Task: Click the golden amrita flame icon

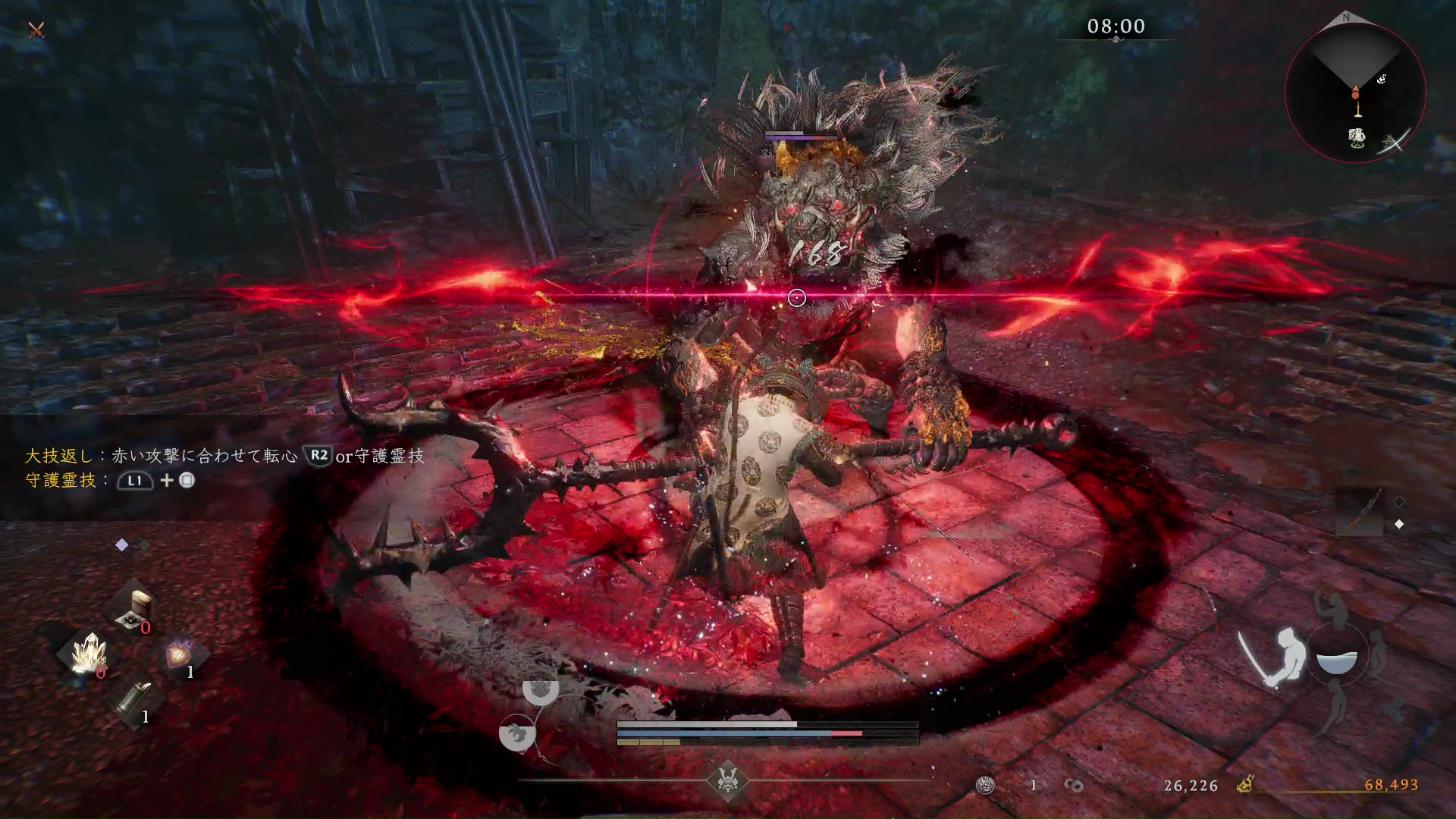Action: click(x=1244, y=785)
